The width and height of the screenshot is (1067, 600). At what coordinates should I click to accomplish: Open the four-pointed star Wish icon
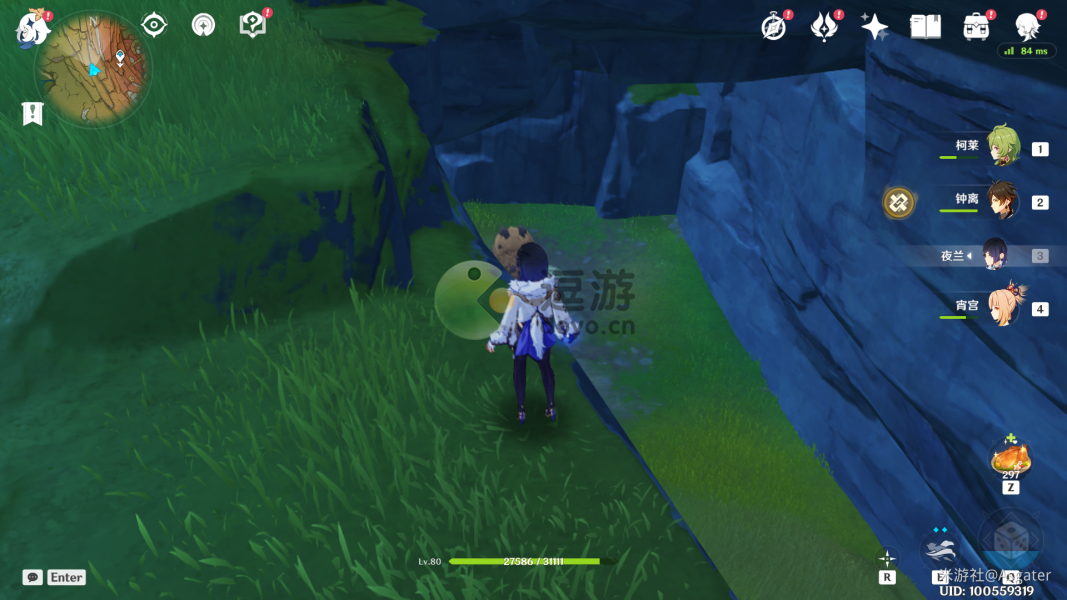[874, 27]
